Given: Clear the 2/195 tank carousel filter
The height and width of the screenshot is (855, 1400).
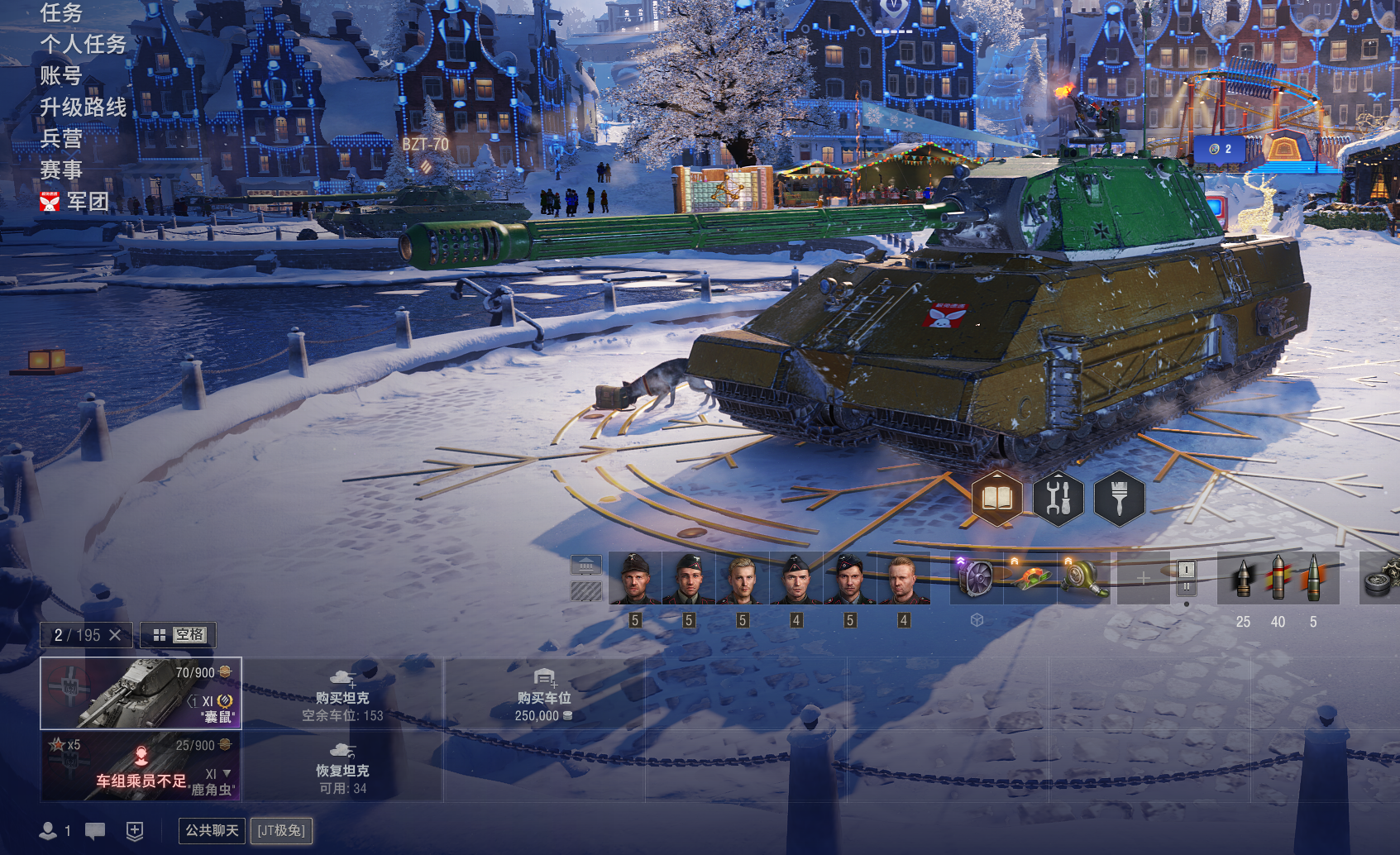Looking at the screenshot, I should [115, 635].
